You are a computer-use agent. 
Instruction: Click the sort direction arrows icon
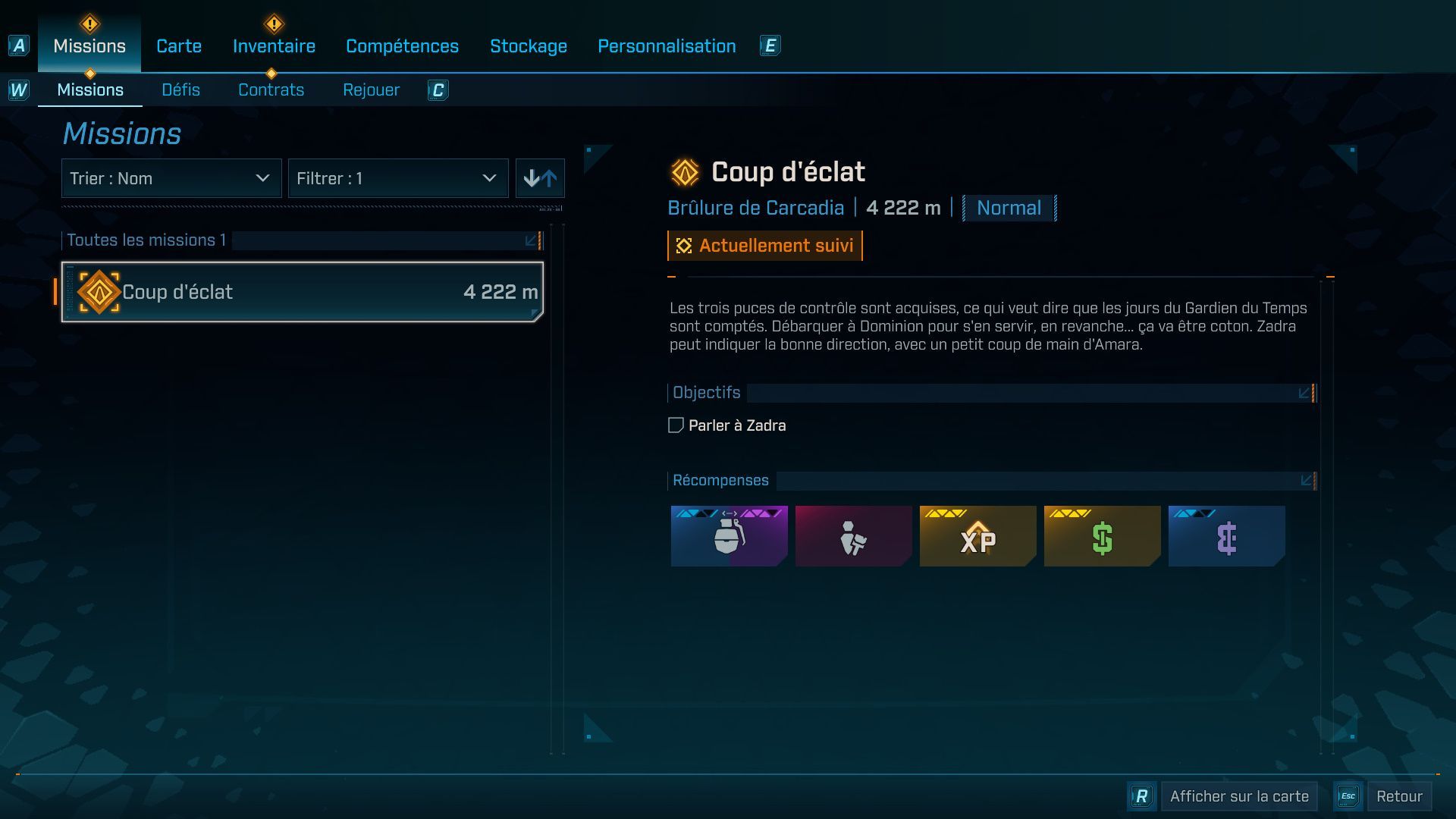tap(540, 178)
